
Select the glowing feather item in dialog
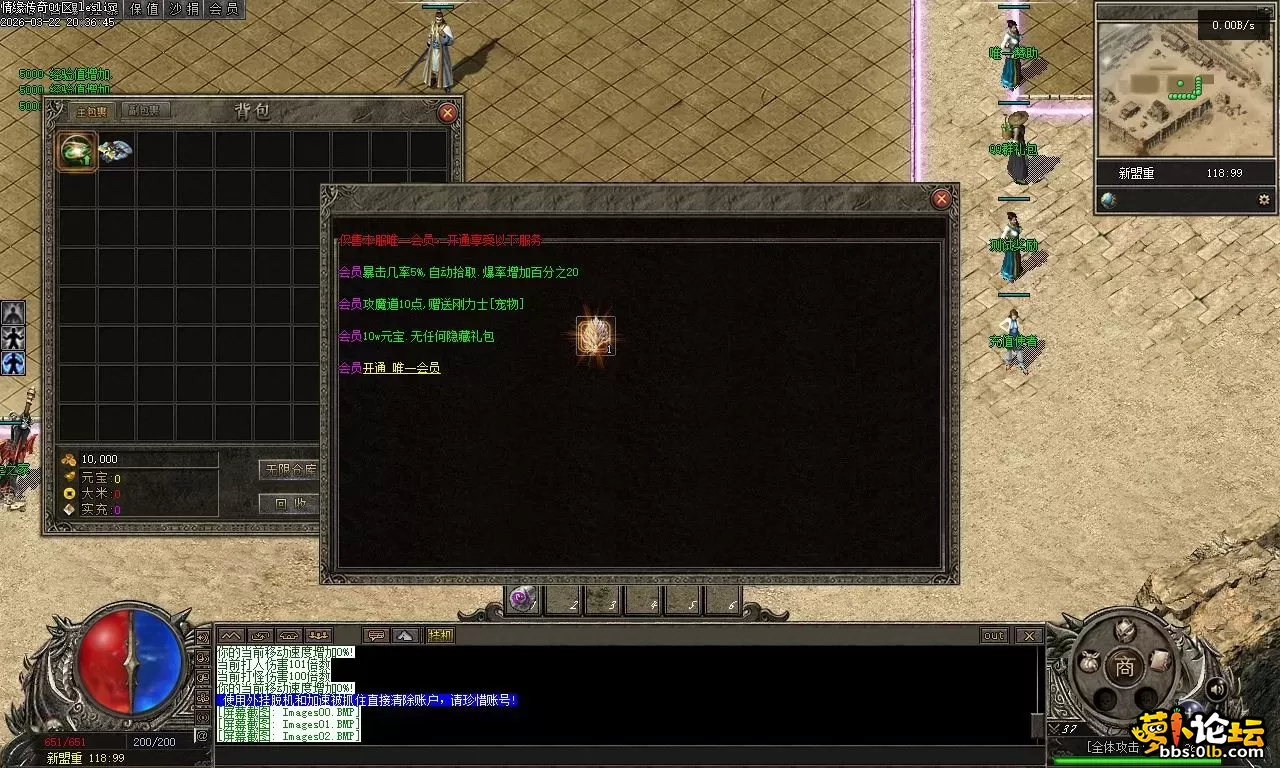pyautogui.click(x=595, y=336)
